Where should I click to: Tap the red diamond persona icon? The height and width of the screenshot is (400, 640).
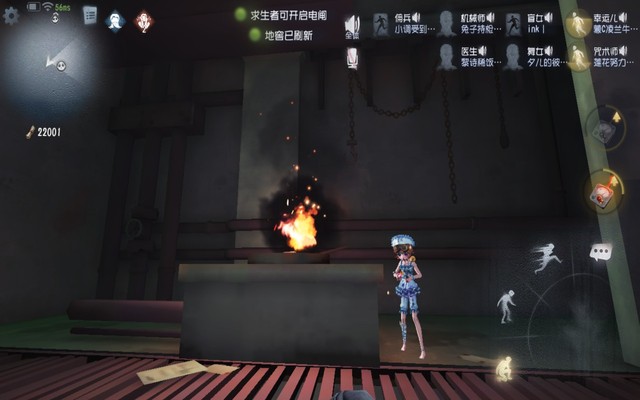pyautogui.click(x=144, y=19)
